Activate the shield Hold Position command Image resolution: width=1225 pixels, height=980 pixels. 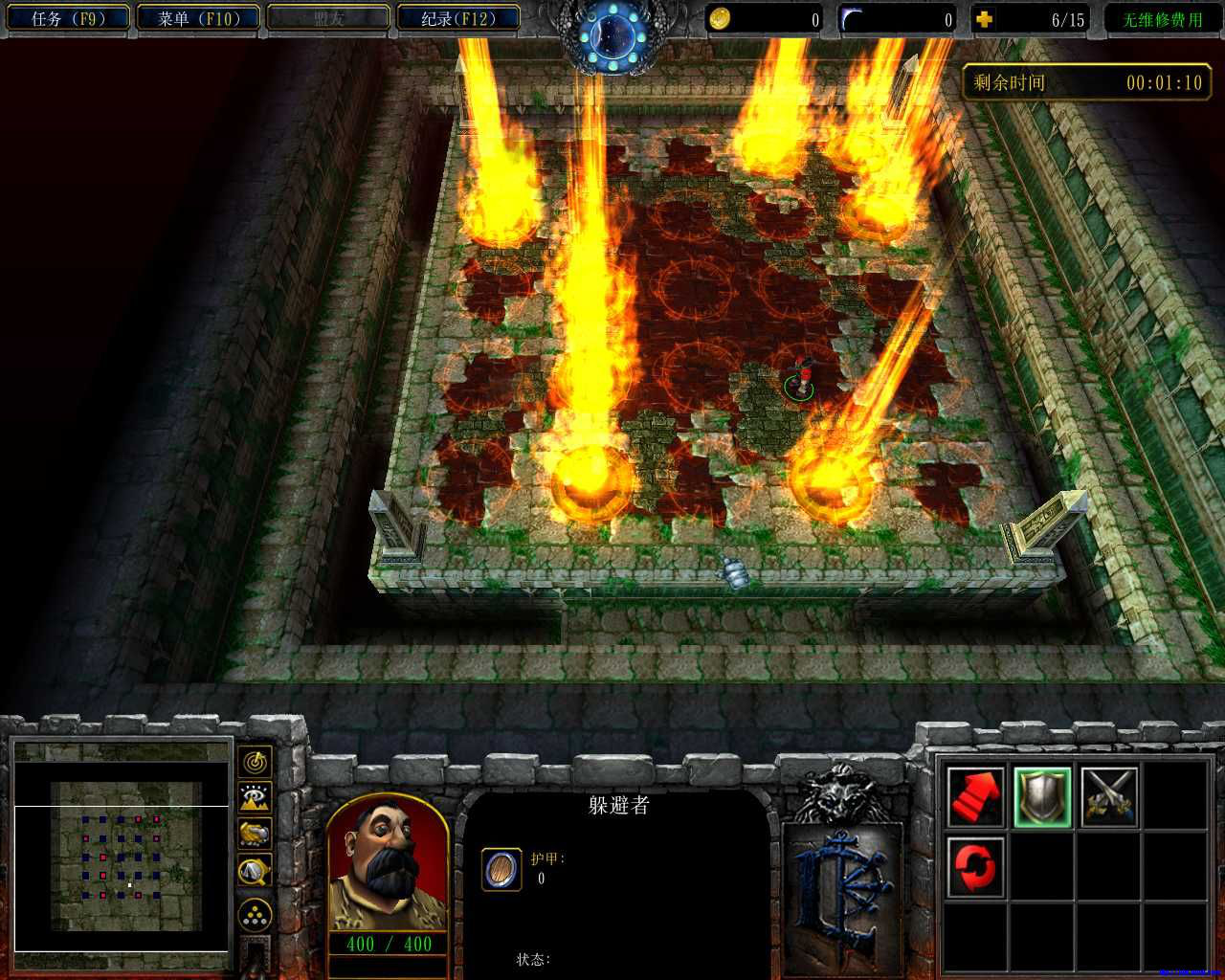coord(1042,796)
